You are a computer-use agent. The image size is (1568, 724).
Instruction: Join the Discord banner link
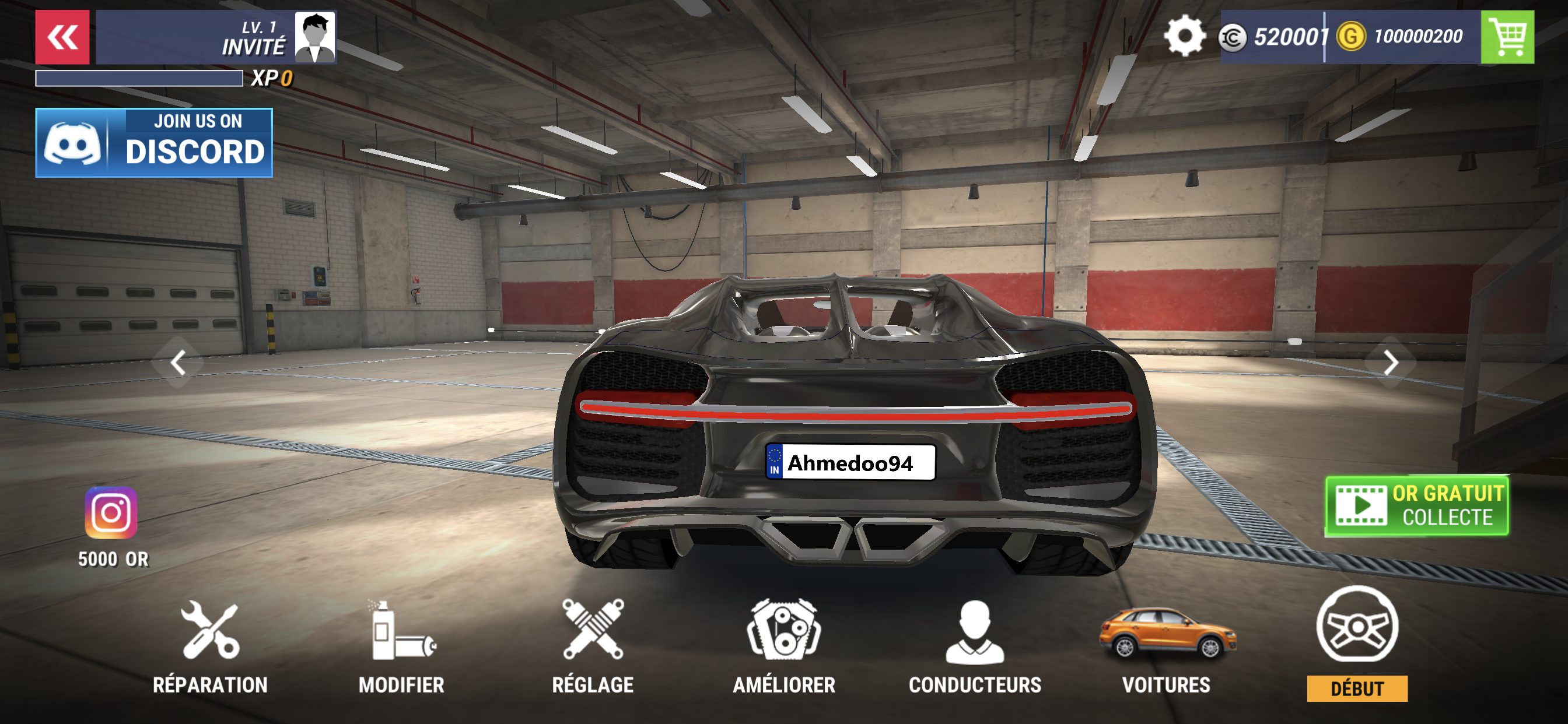point(154,143)
